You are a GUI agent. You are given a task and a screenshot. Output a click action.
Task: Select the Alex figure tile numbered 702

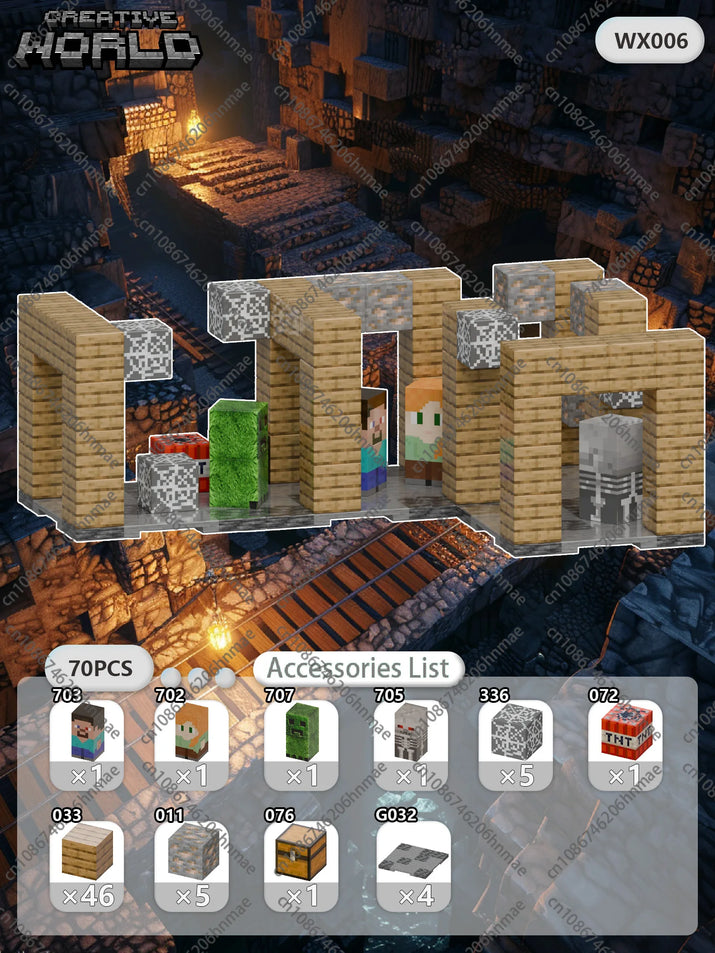[x=191, y=744]
